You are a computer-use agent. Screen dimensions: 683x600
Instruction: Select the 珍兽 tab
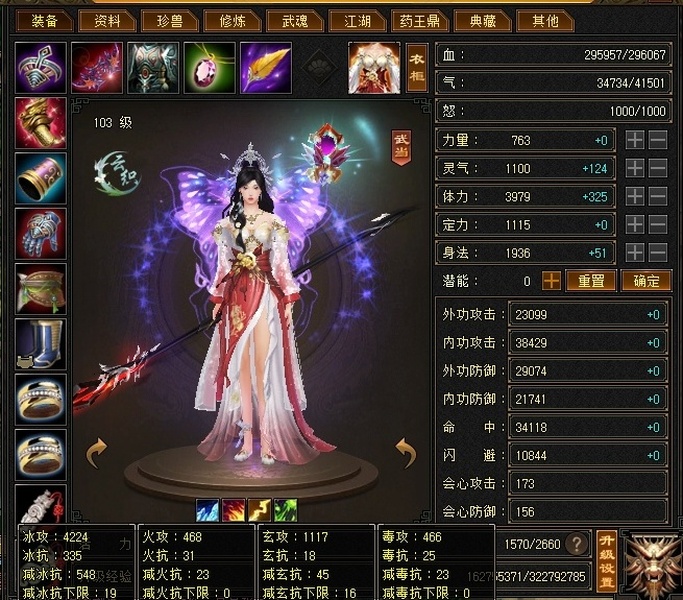click(x=169, y=21)
